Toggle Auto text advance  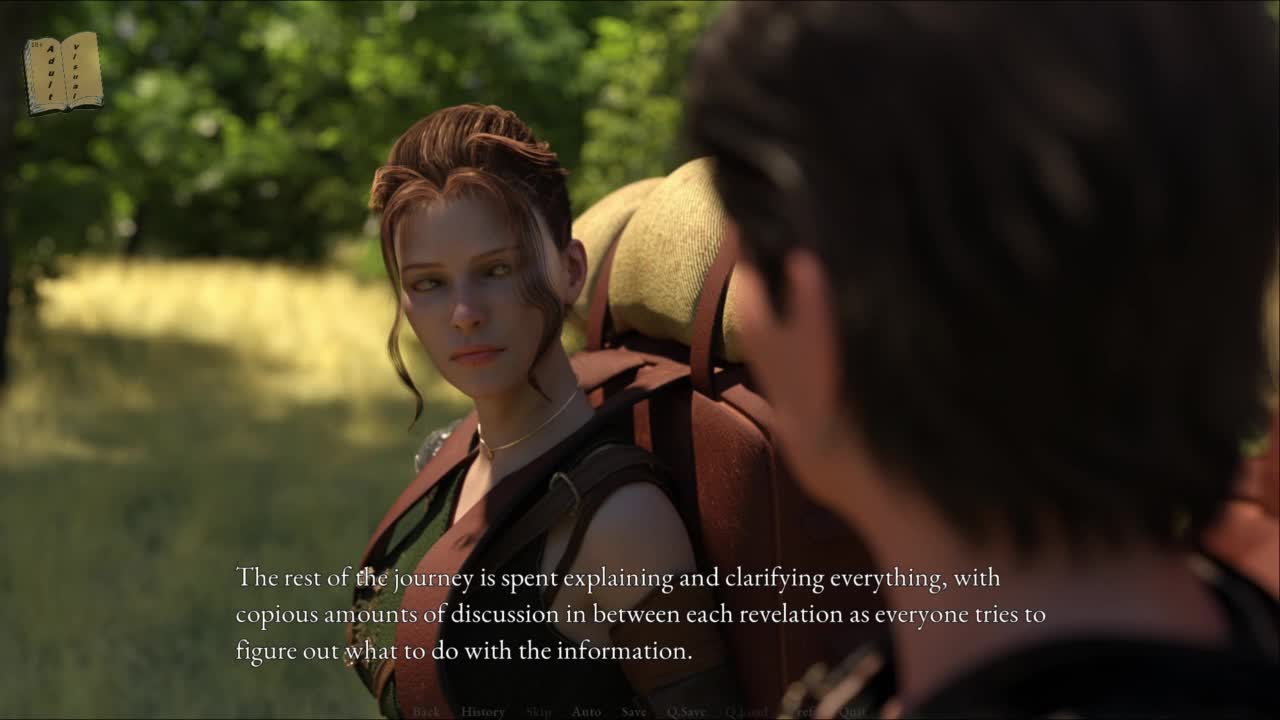586,712
